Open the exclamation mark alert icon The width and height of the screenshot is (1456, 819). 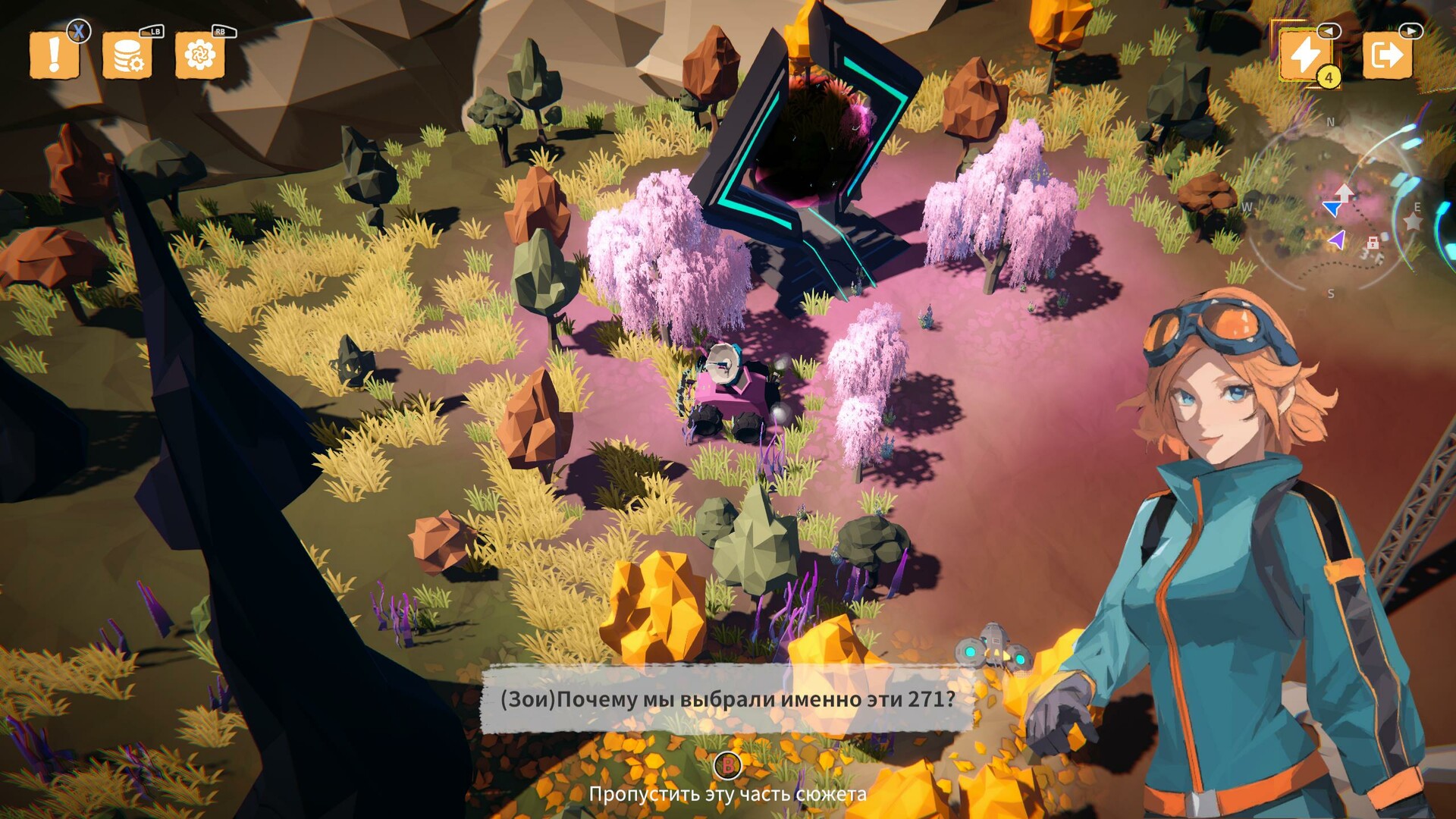(54, 55)
